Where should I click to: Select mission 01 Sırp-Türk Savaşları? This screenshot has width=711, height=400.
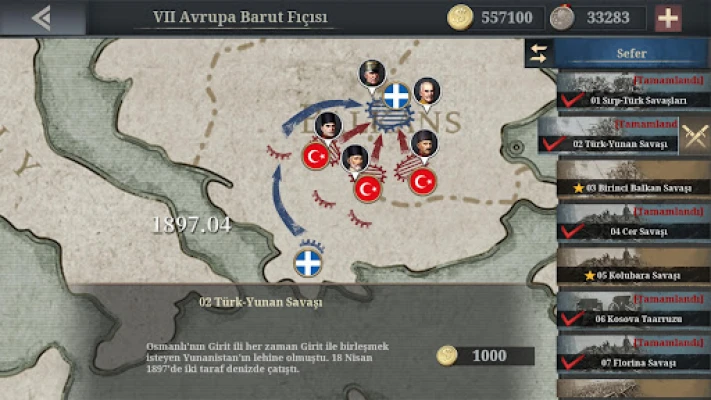click(632, 93)
